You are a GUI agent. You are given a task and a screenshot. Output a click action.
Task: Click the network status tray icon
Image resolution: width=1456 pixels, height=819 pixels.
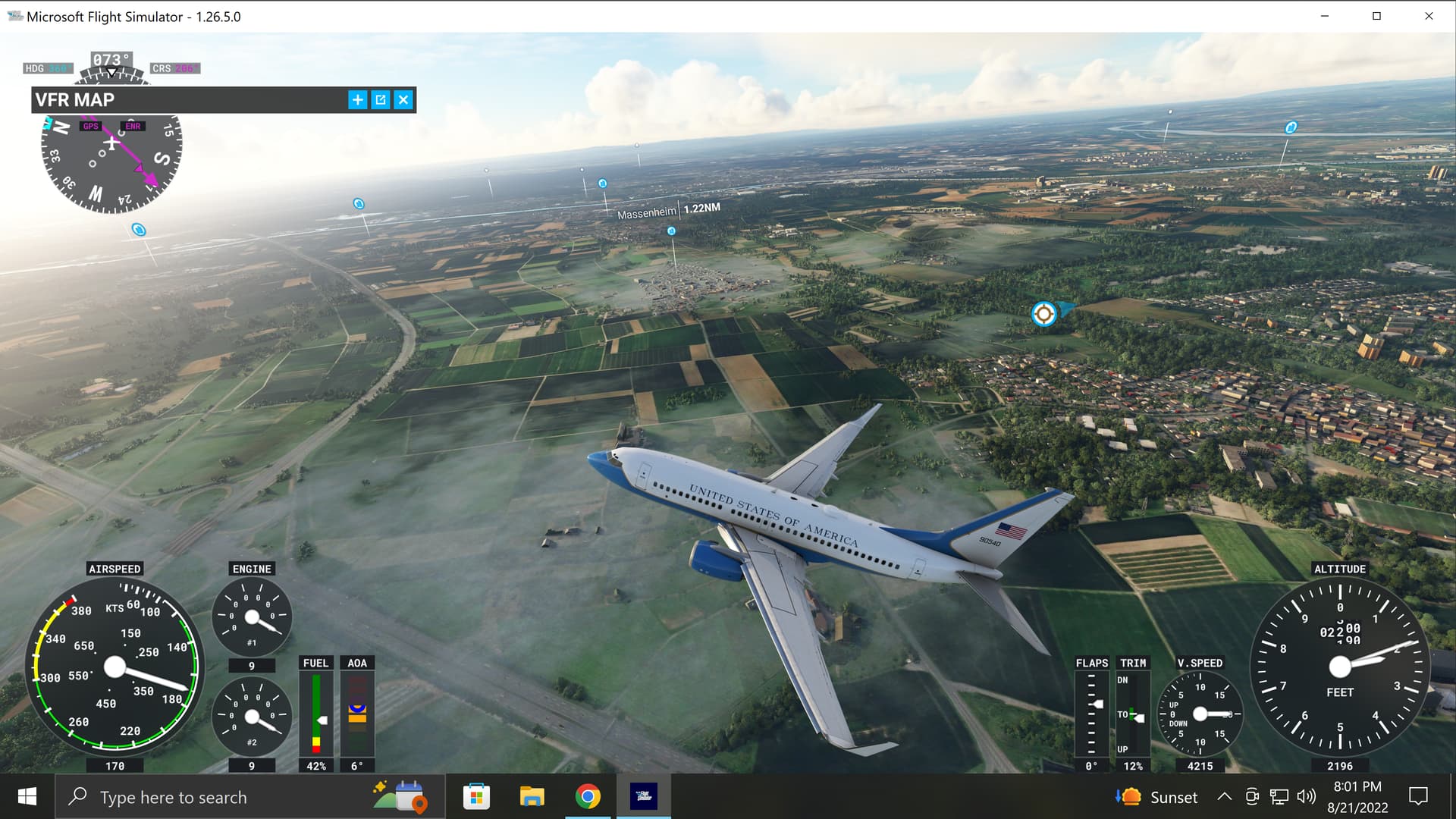tap(1279, 797)
